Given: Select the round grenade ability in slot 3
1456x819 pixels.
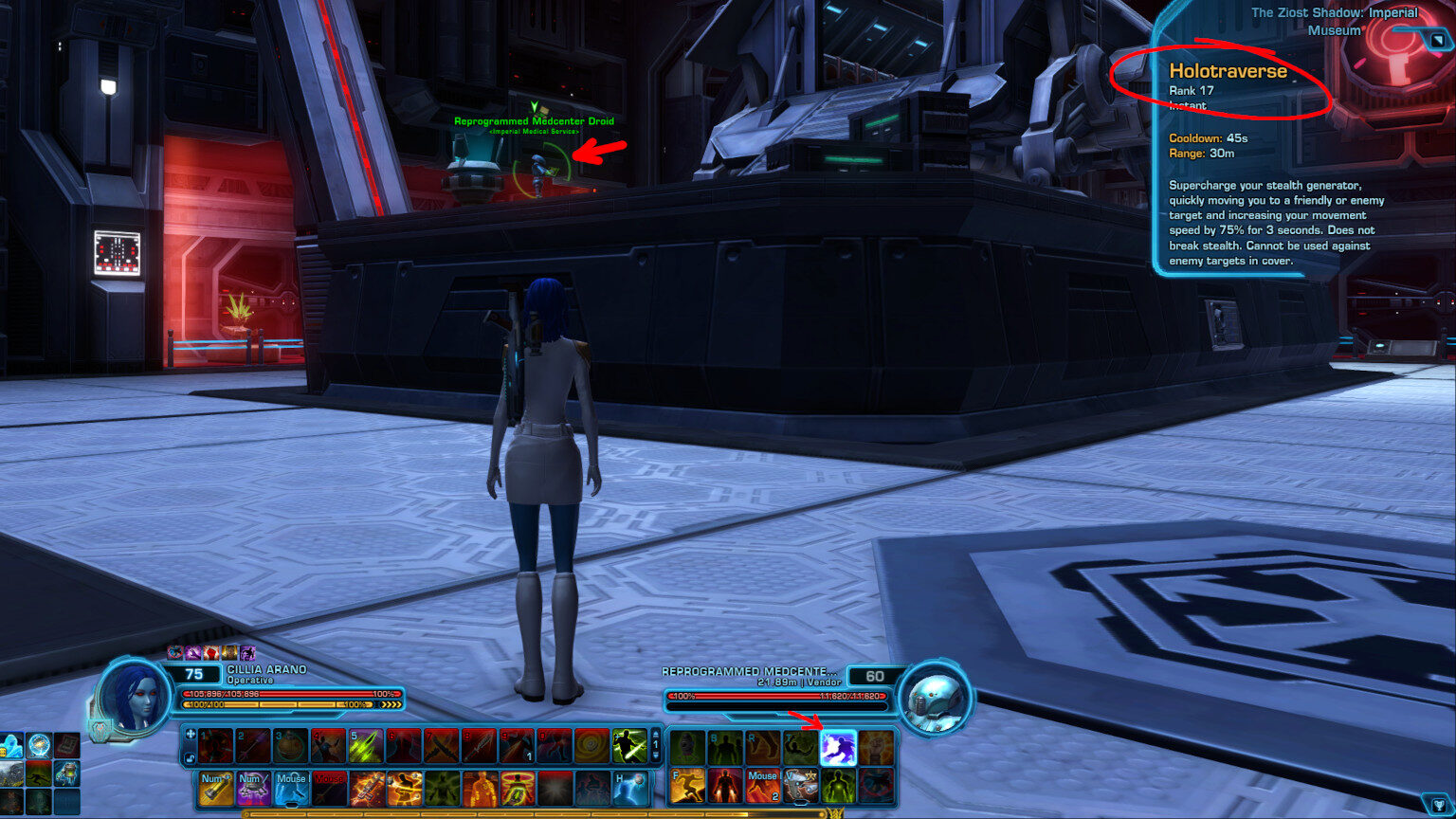Looking at the screenshot, I should click(290, 746).
